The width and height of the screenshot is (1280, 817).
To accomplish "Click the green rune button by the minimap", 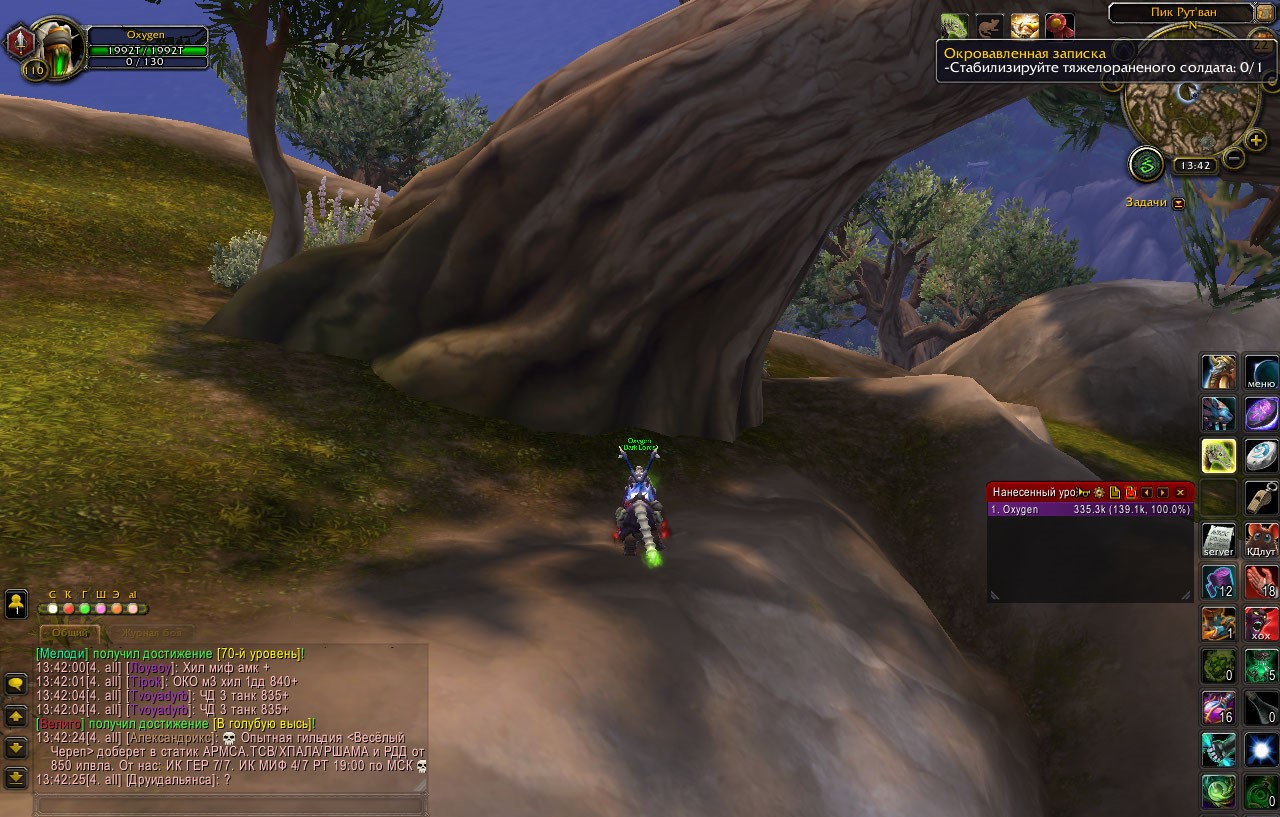I will click(x=1146, y=164).
